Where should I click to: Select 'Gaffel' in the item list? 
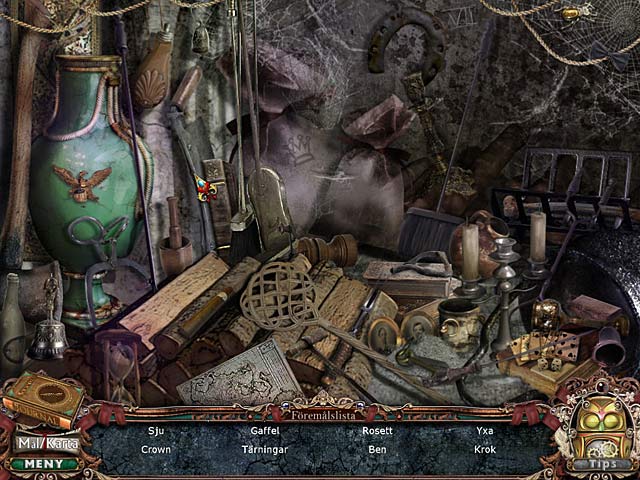[264, 432]
